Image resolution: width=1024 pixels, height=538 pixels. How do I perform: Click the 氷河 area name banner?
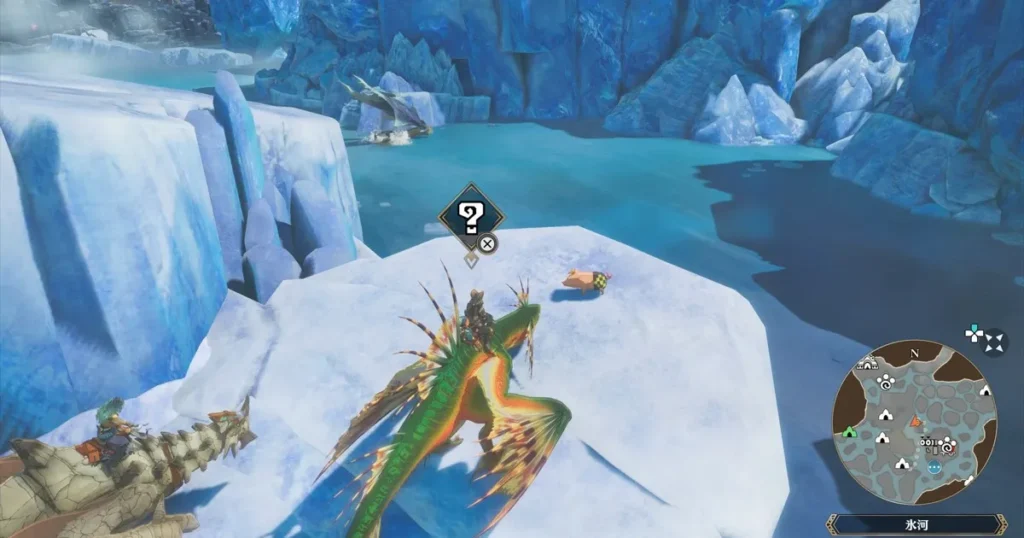click(916, 524)
